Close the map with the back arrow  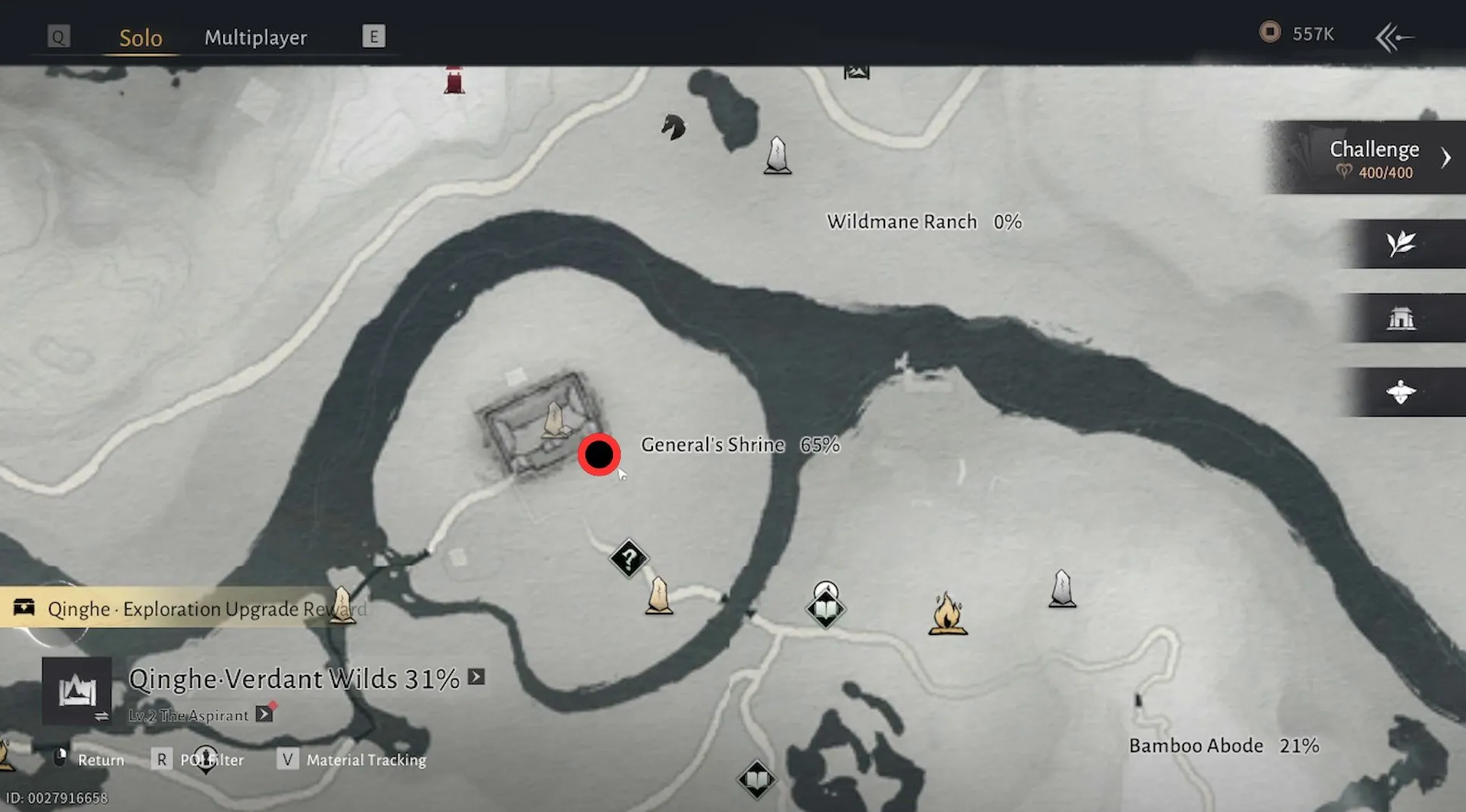1394,37
